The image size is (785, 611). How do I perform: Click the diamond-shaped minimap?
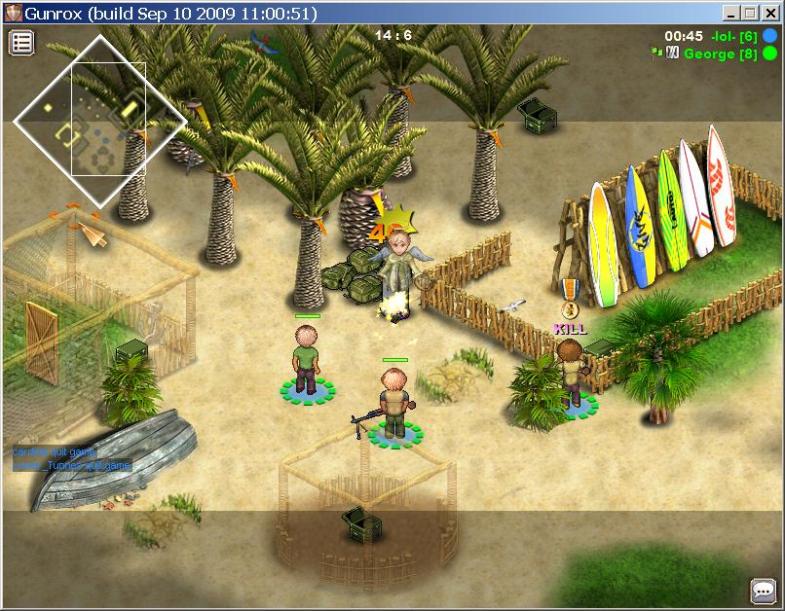point(100,120)
